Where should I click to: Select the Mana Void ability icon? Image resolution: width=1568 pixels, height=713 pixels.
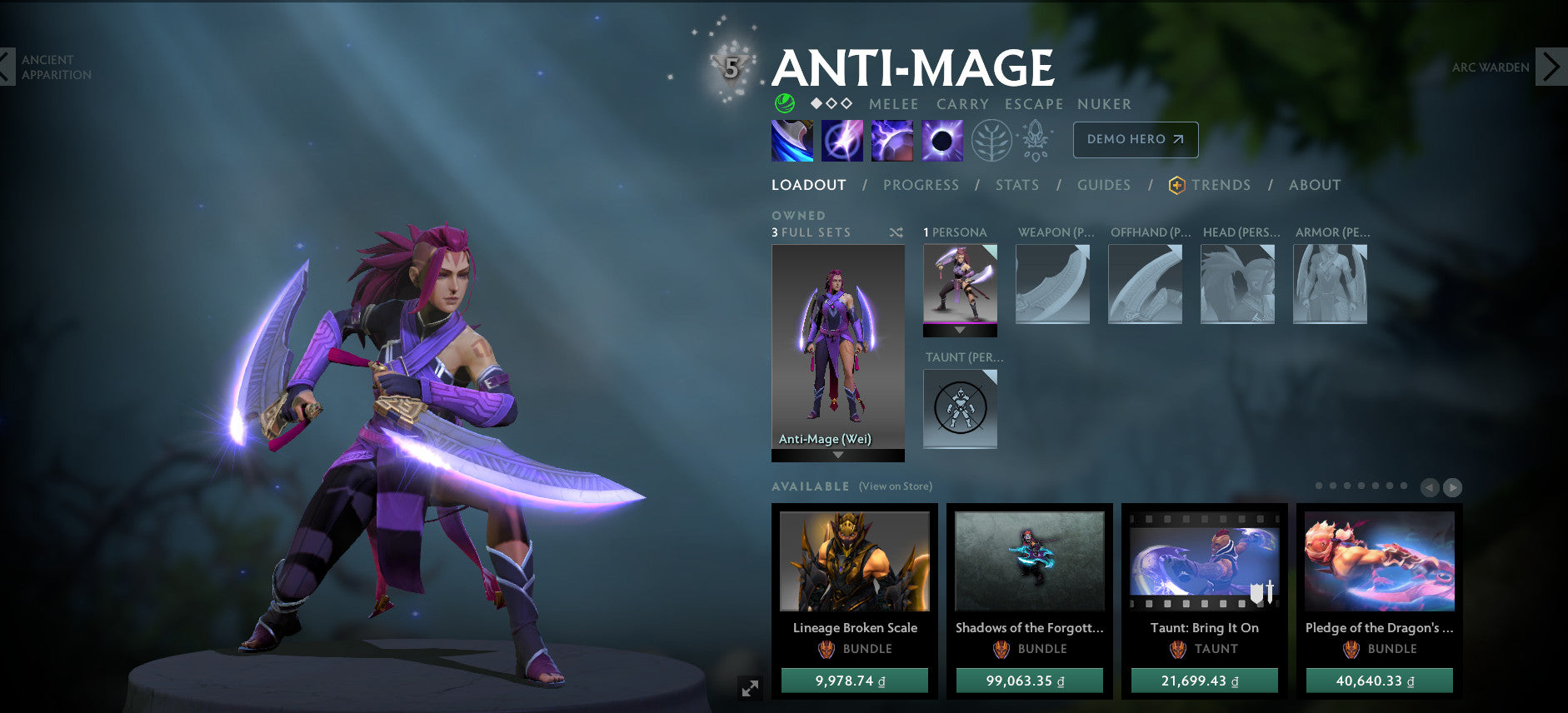(x=941, y=141)
